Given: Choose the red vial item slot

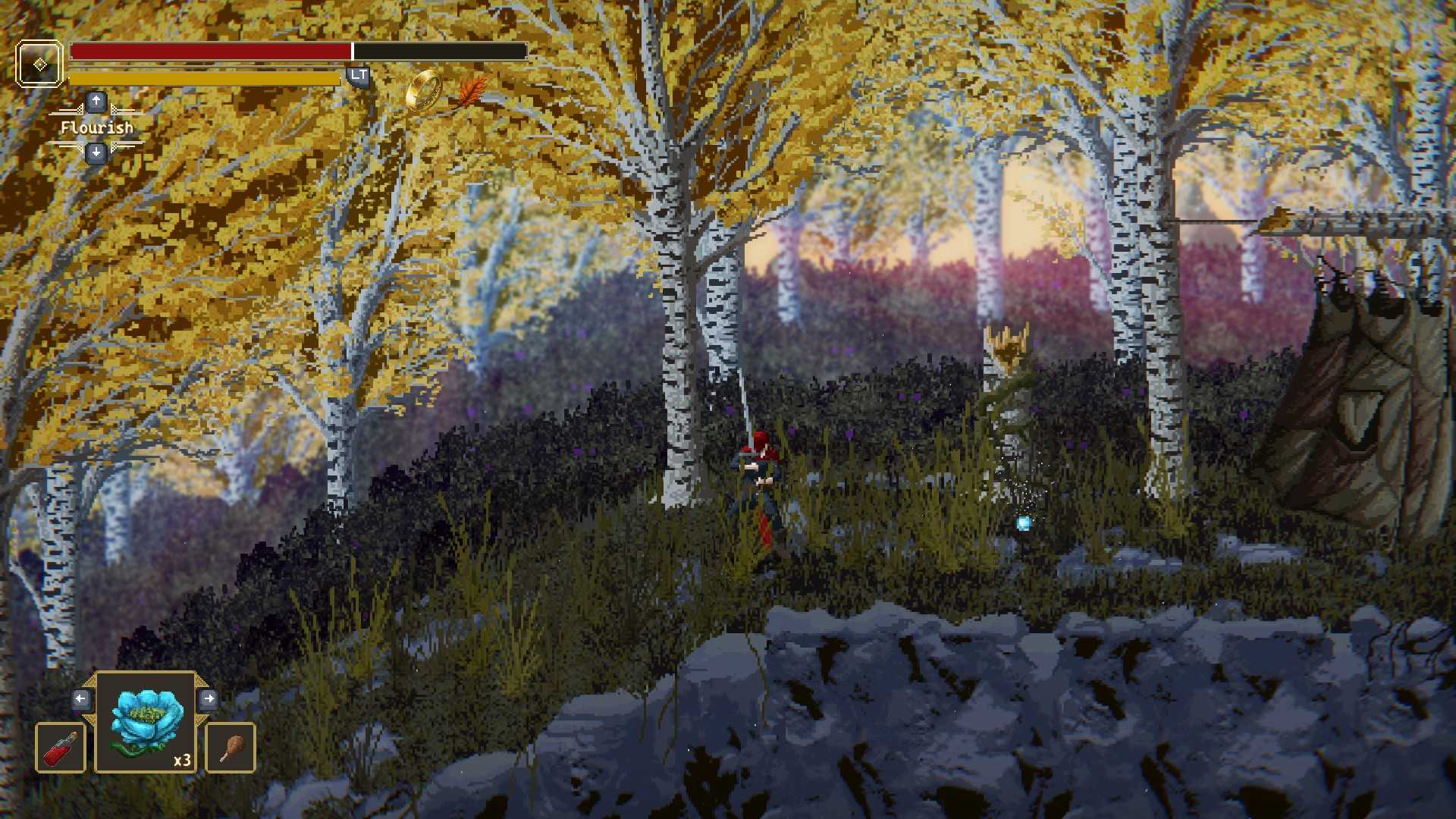Looking at the screenshot, I should (x=61, y=748).
